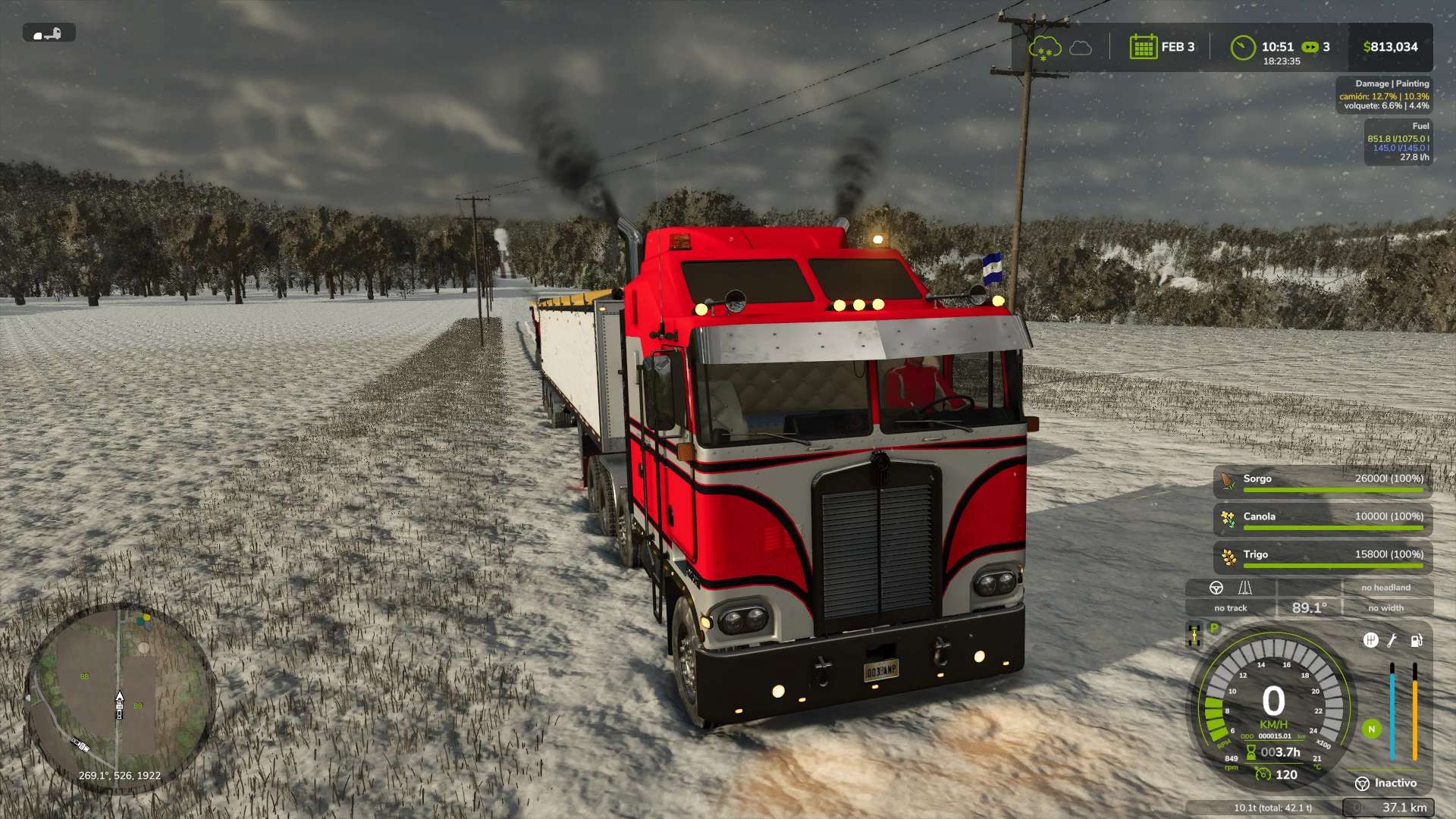Toggle the GPS steering wheel icon
The width and height of the screenshot is (1456, 819).
1216,588
